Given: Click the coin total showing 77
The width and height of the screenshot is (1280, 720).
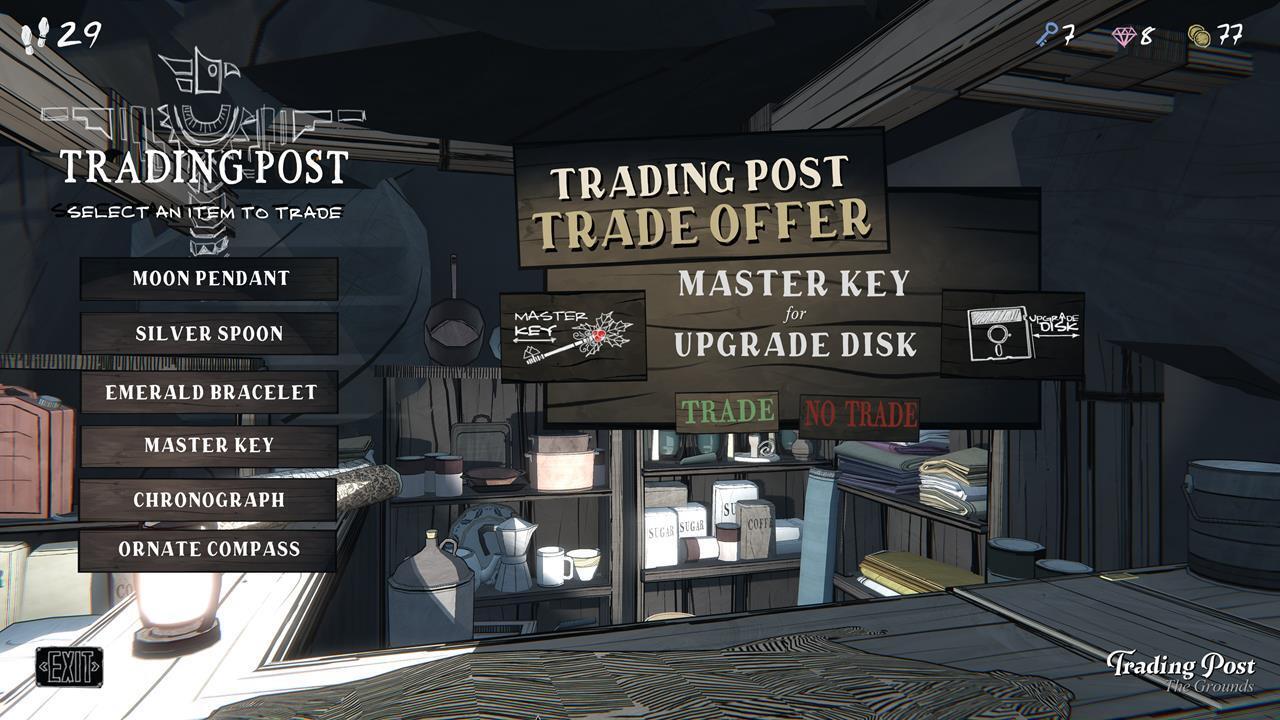Looking at the screenshot, I should click(x=1230, y=33).
